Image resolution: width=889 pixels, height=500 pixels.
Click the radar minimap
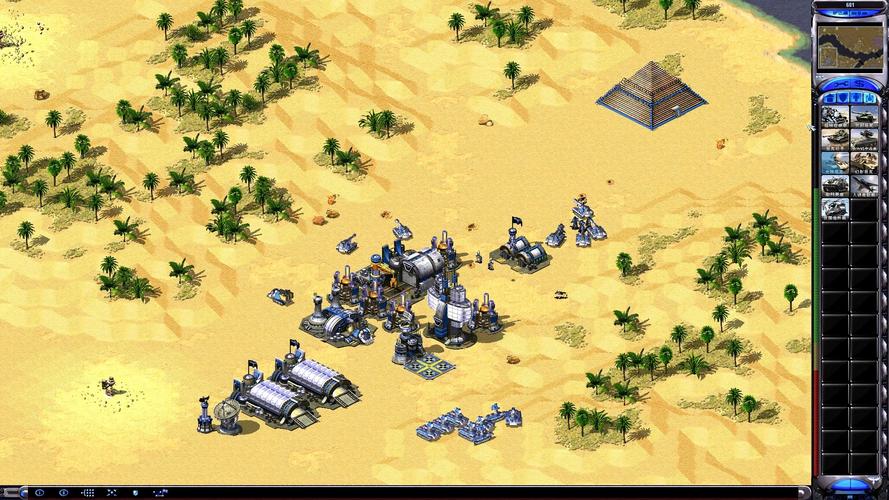point(848,45)
